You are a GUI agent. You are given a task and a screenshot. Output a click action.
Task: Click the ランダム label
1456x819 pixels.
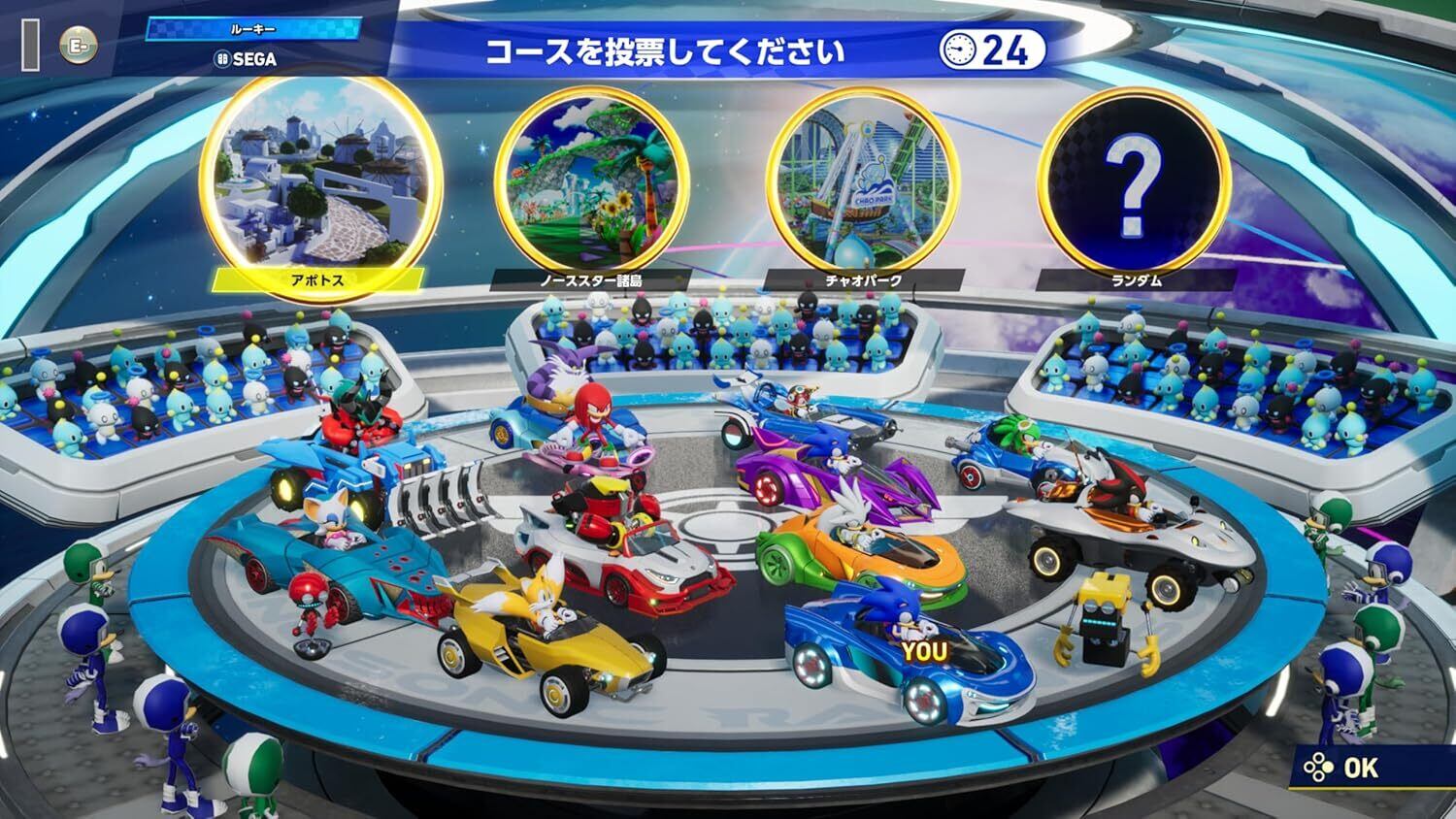tap(1135, 280)
